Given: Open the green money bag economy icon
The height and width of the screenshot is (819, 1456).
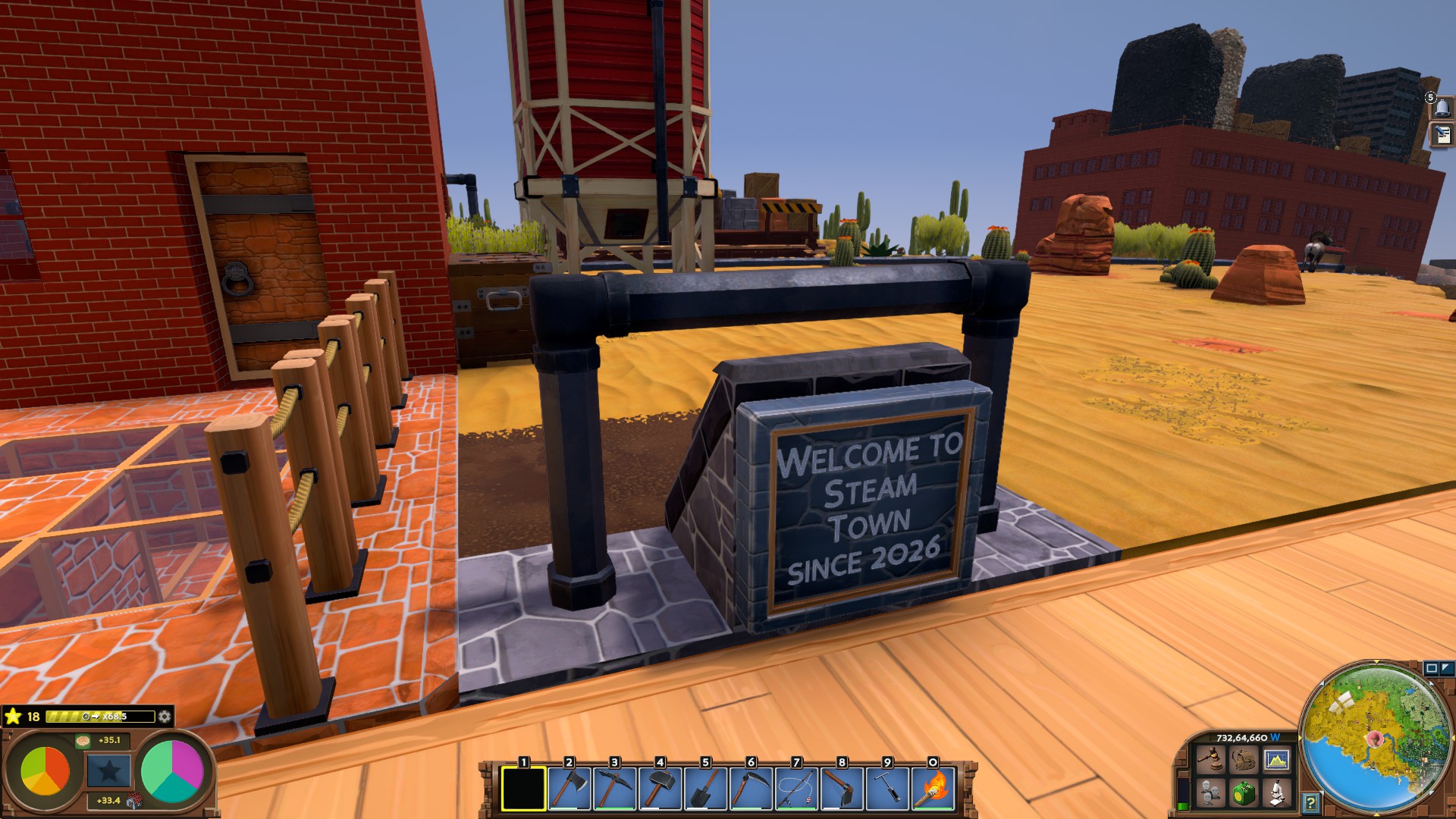Looking at the screenshot, I should 1242,793.
